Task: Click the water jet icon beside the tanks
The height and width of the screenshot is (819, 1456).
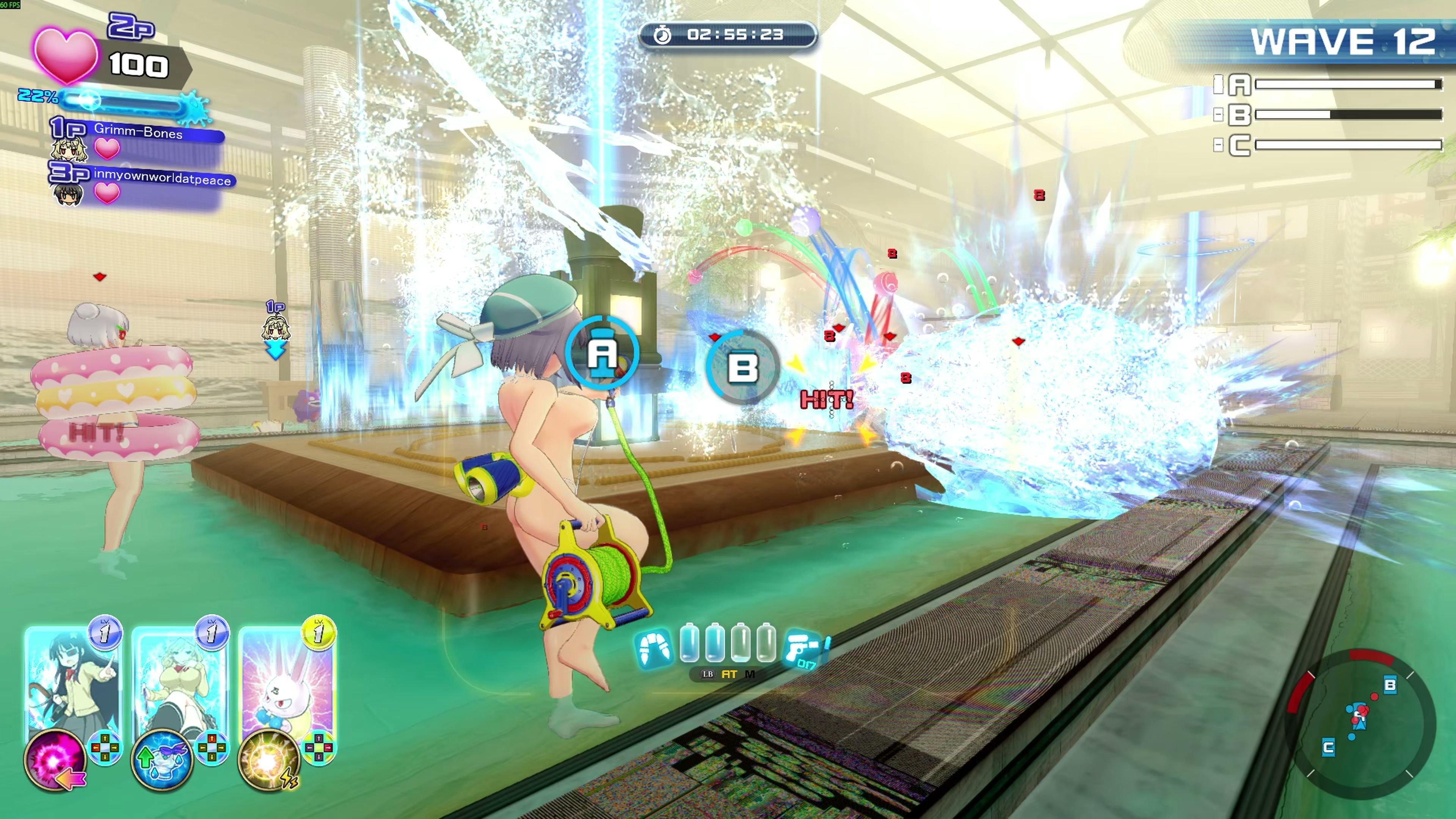Action: pyautogui.click(x=654, y=648)
